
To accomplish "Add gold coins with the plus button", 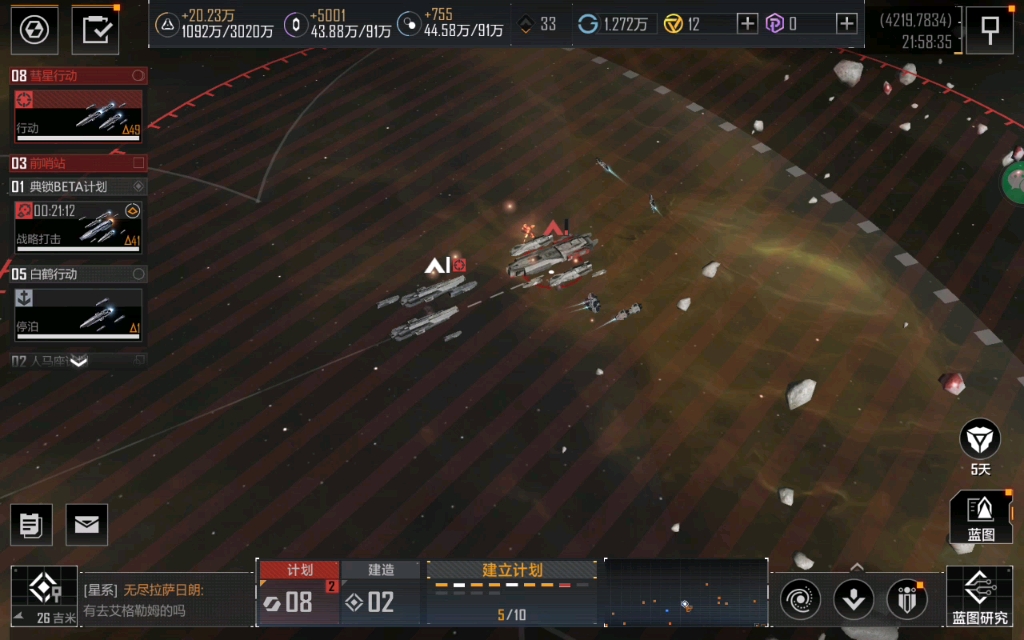I will pos(747,24).
